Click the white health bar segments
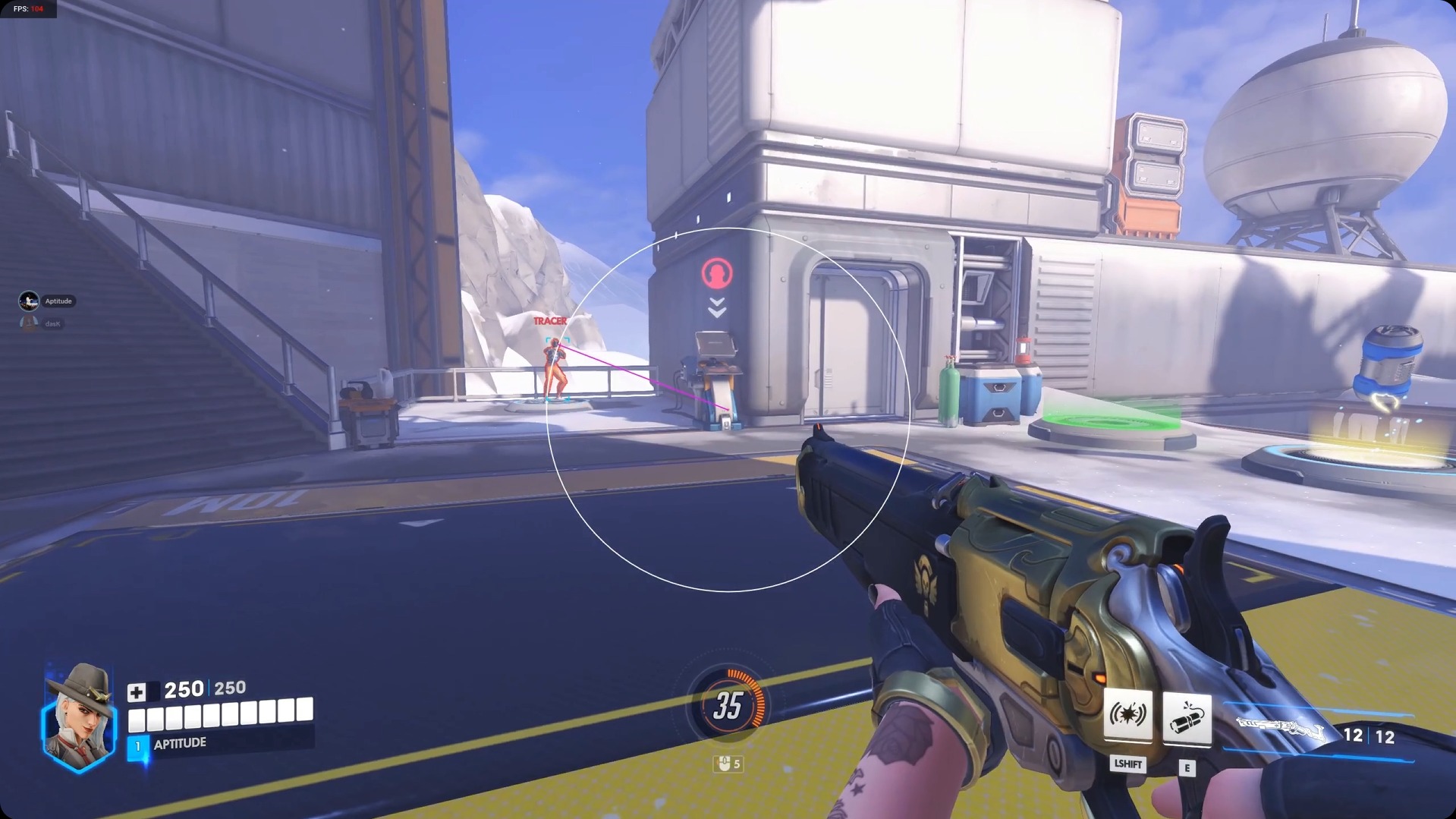The height and width of the screenshot is (819, 1456). 220,714
